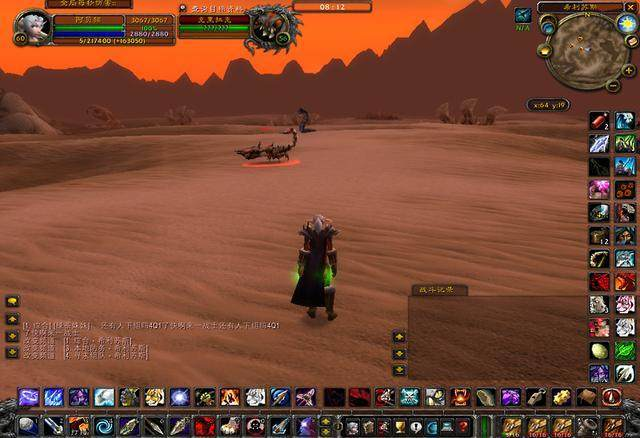Open the gold trophy achievements button

pyautogui.click(x=400, y=426)
